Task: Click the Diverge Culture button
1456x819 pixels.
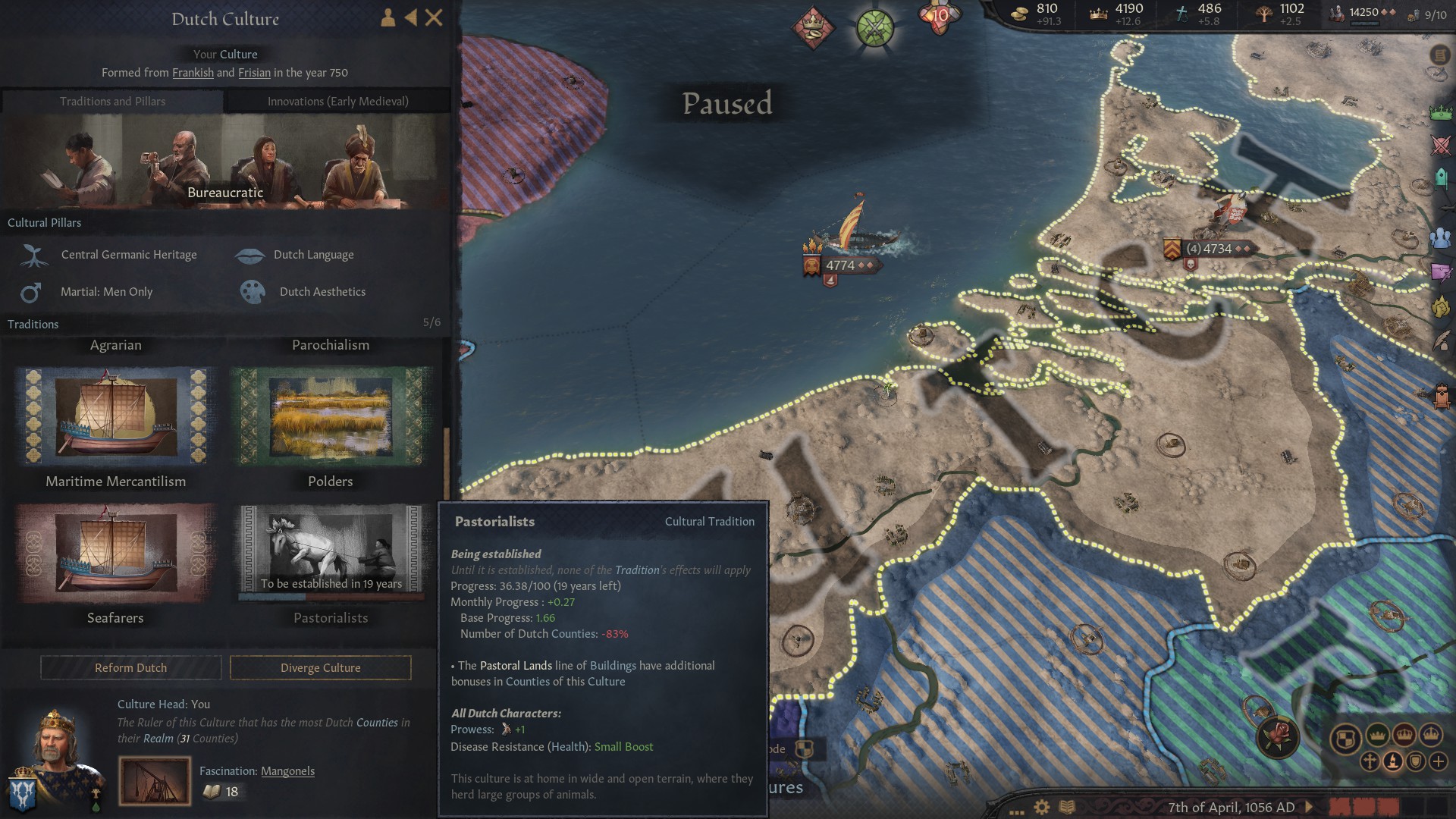Action: 320,668
